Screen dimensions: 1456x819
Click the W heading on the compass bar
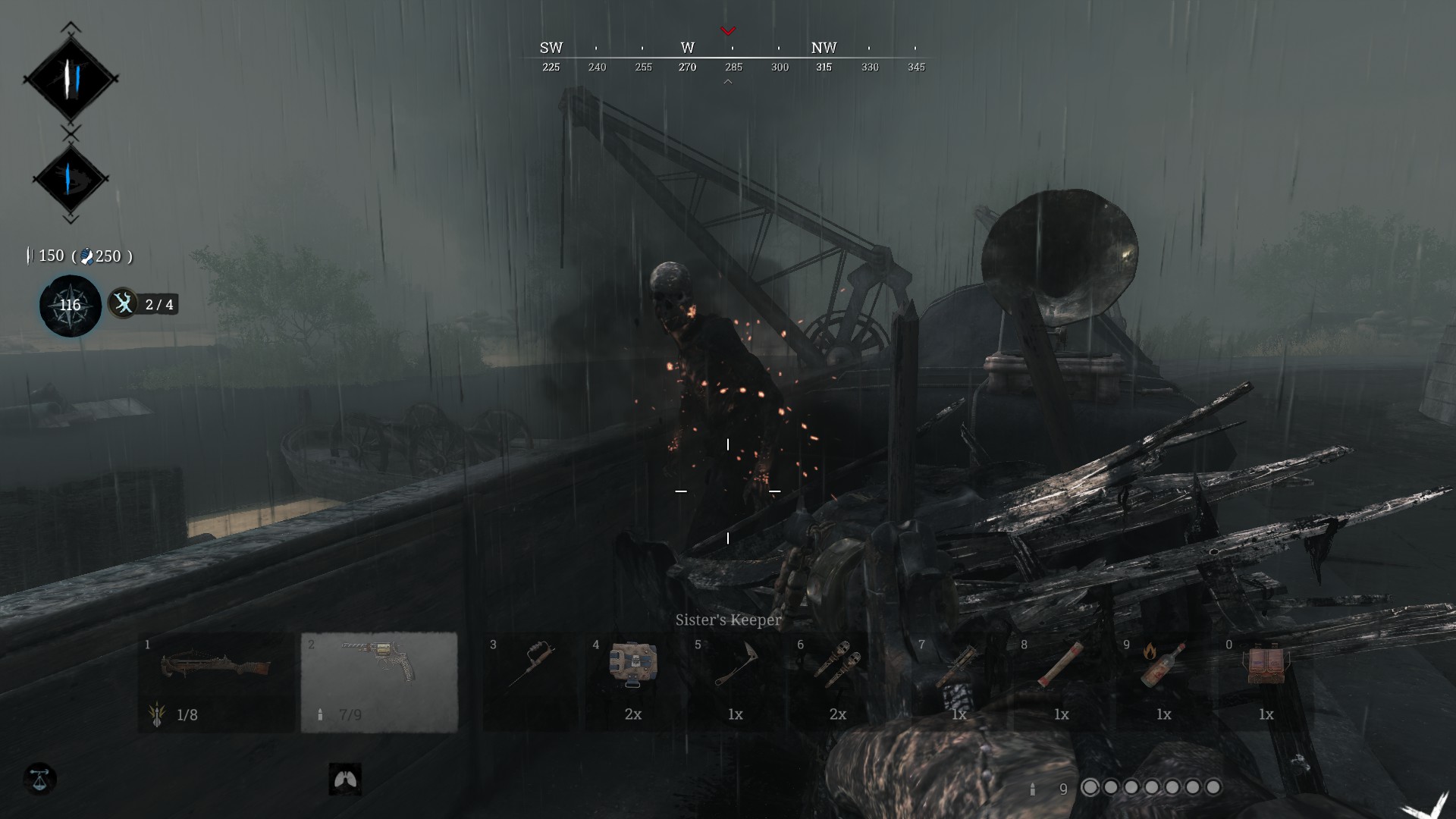[687, 47]
